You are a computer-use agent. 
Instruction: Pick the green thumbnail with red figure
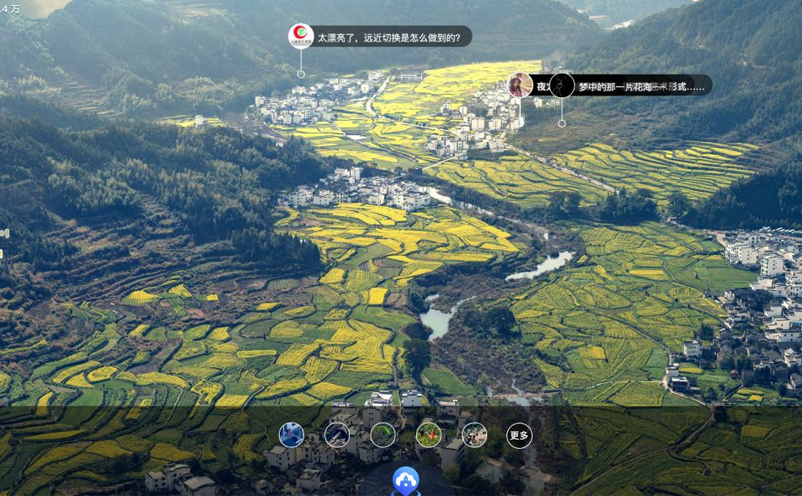pos(428,435)
